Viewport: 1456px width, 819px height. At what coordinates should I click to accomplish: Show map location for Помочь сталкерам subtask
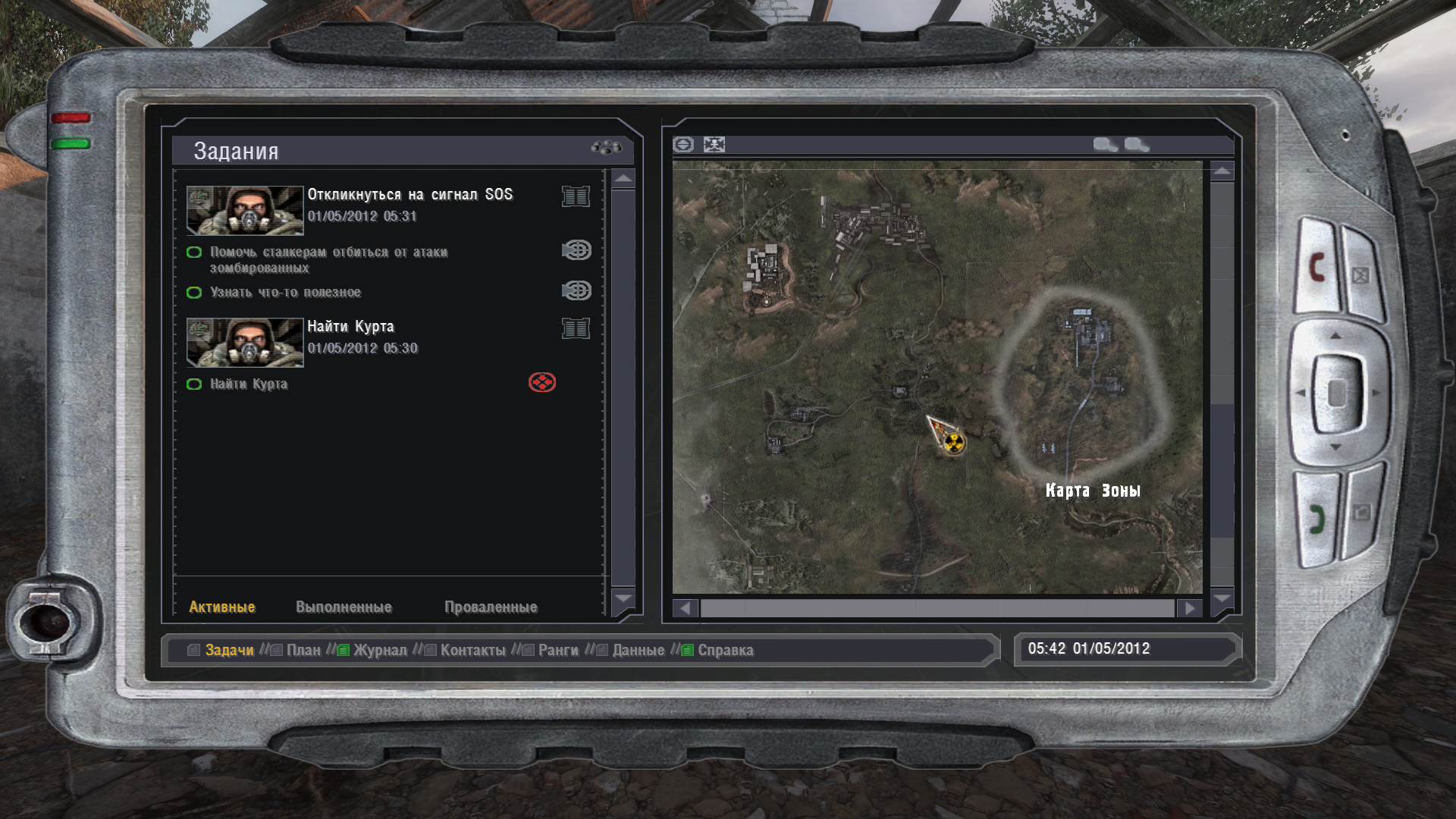point(576,250)
